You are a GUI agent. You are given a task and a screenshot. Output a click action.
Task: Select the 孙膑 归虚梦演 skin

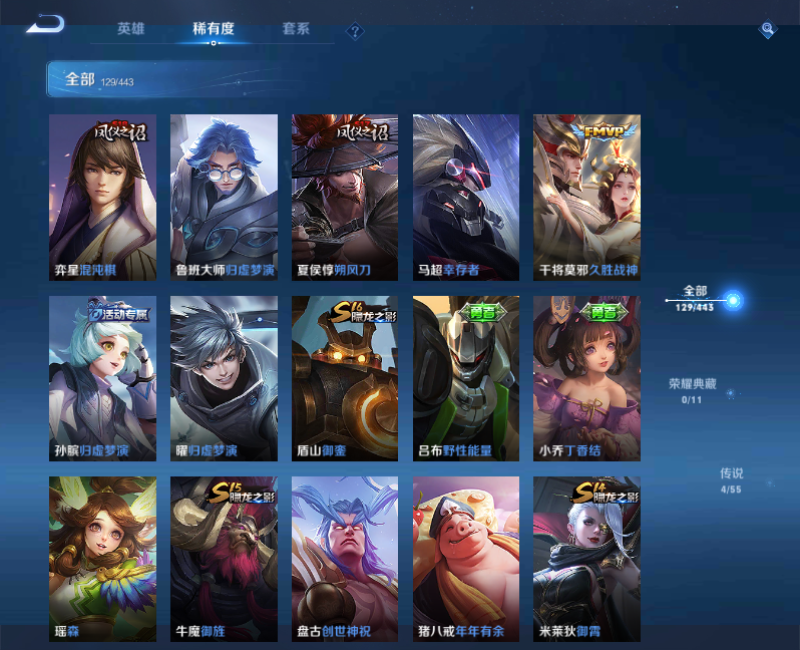pos(103,378)
